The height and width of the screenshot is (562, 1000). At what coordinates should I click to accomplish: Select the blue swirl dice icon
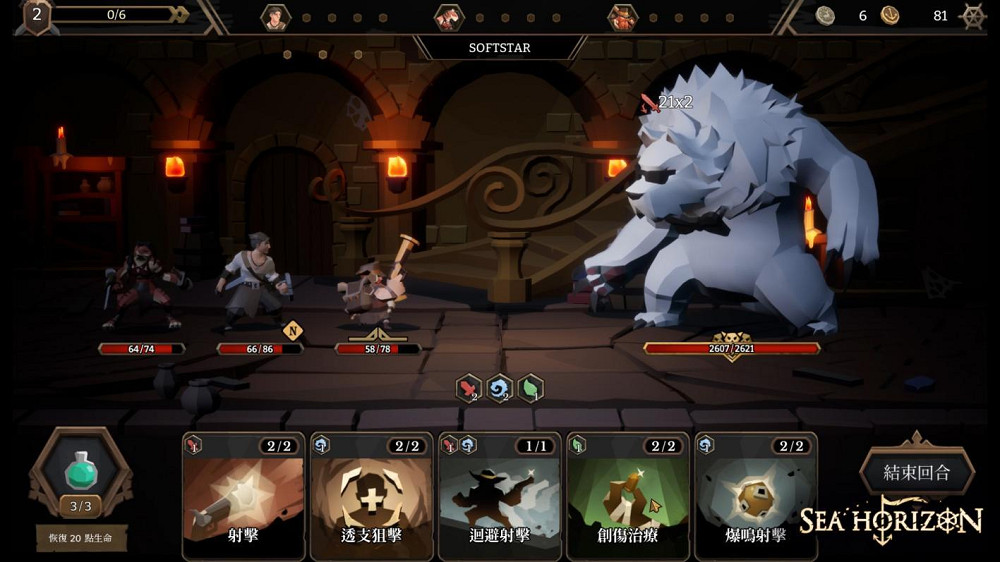pyautogui.click(x=499, y=387)
